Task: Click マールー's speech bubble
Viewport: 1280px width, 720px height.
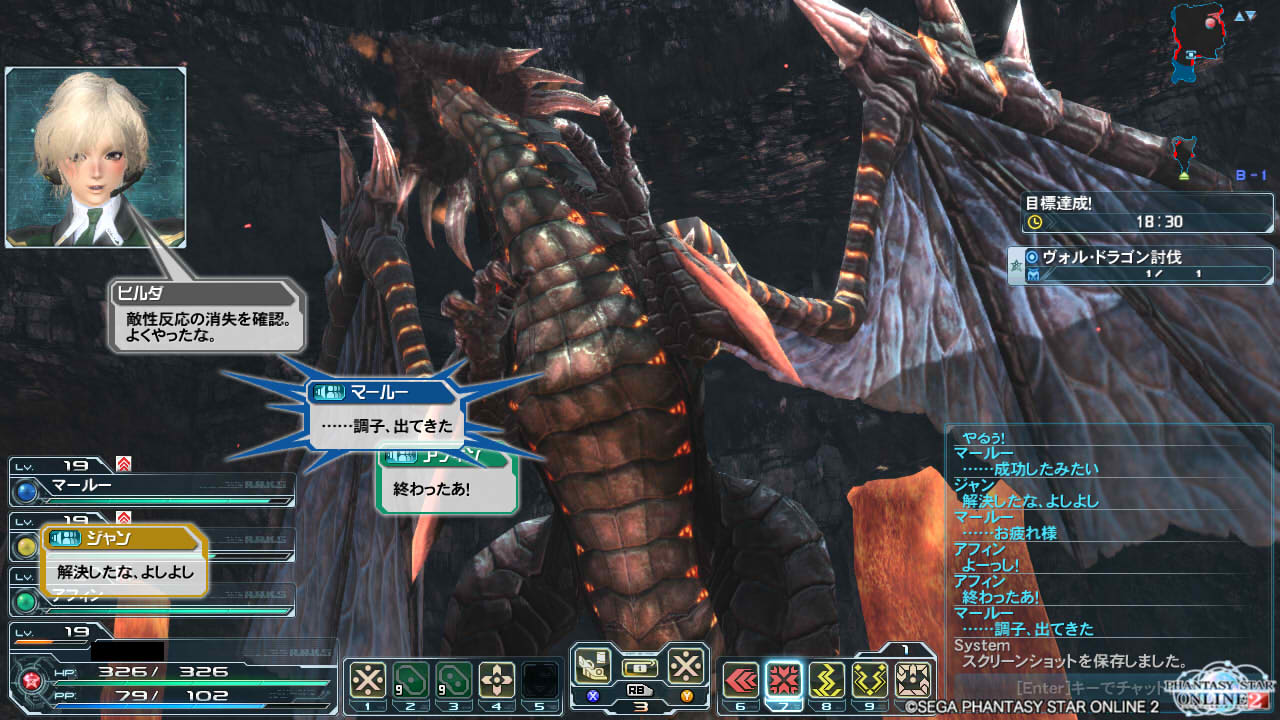Action: [x=385, y=415]
